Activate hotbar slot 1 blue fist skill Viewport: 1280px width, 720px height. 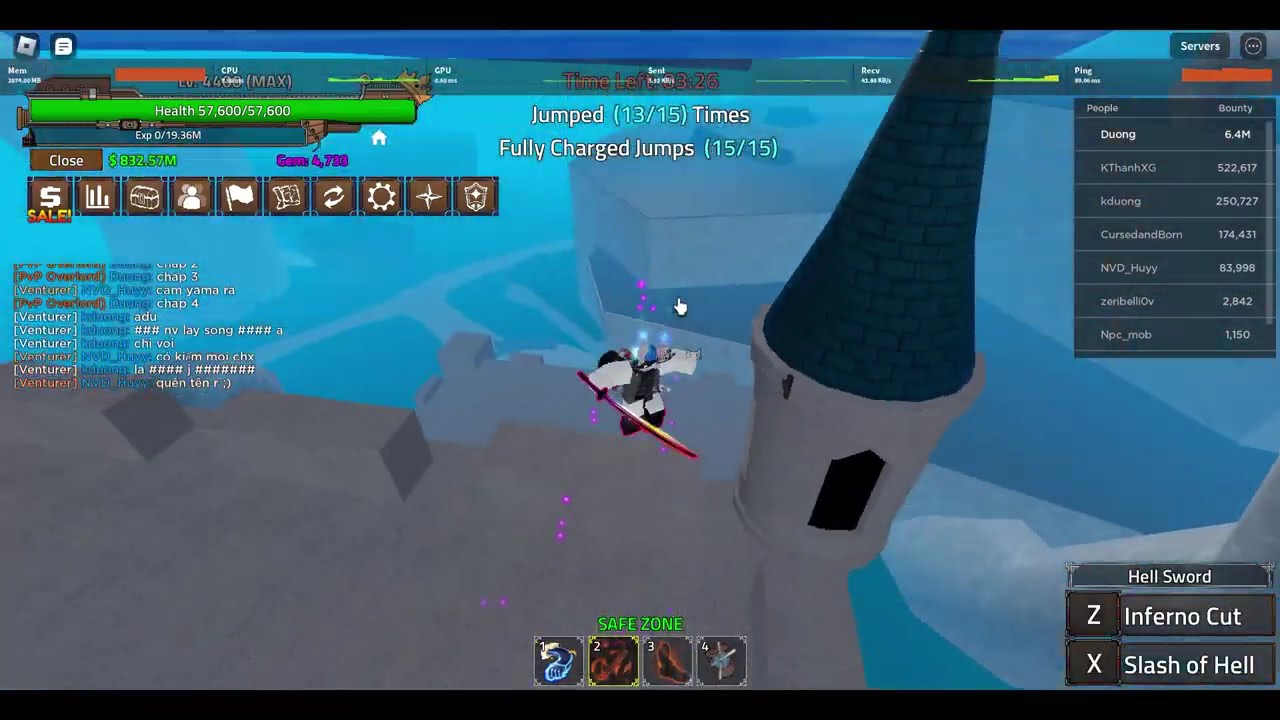click(558, 660)
